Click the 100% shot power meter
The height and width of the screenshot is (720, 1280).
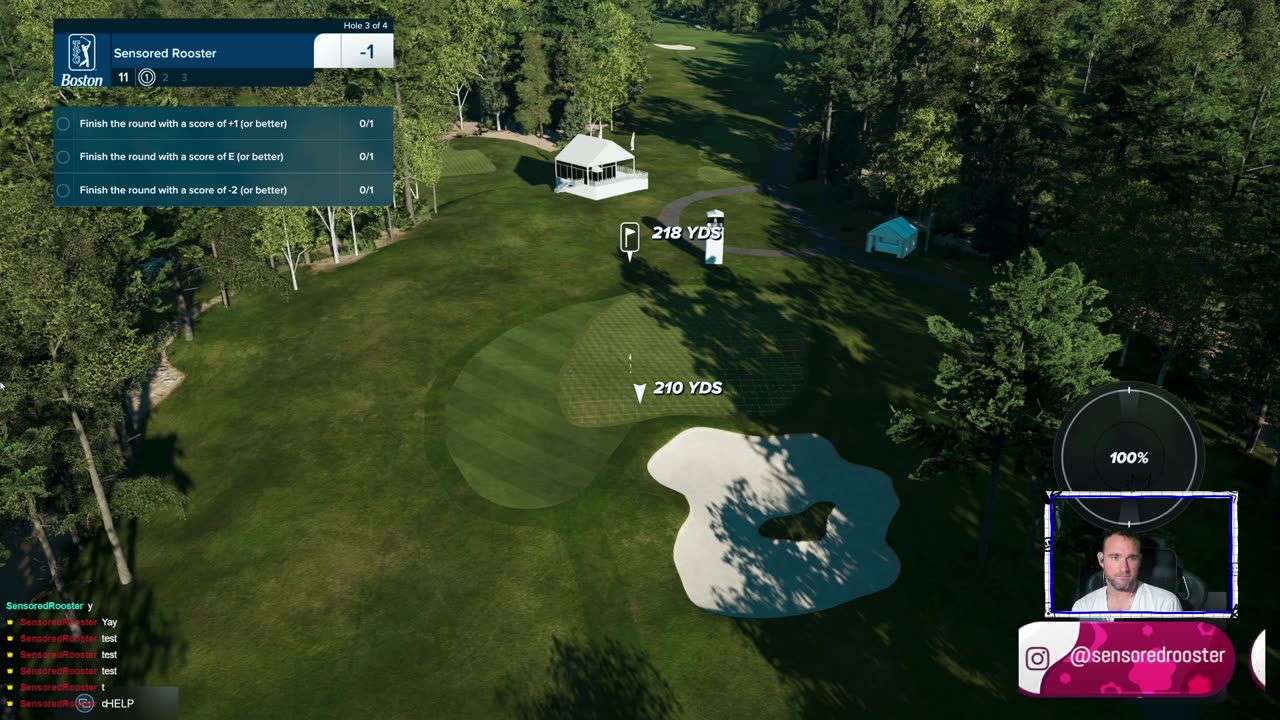coord(1128,457)
